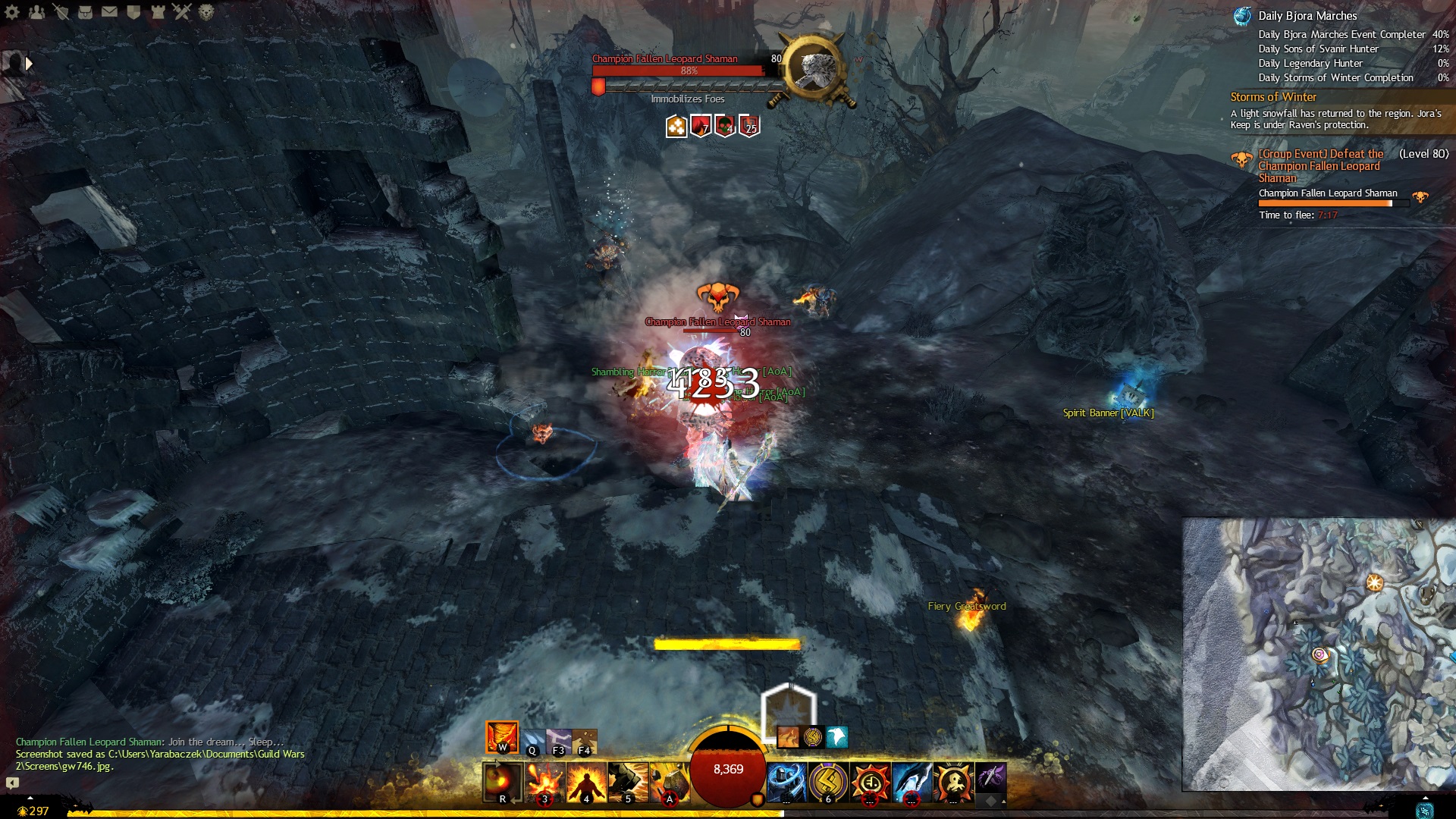
Task: Open the PvP crossed swords icon
Action: [x=182, y=11]
